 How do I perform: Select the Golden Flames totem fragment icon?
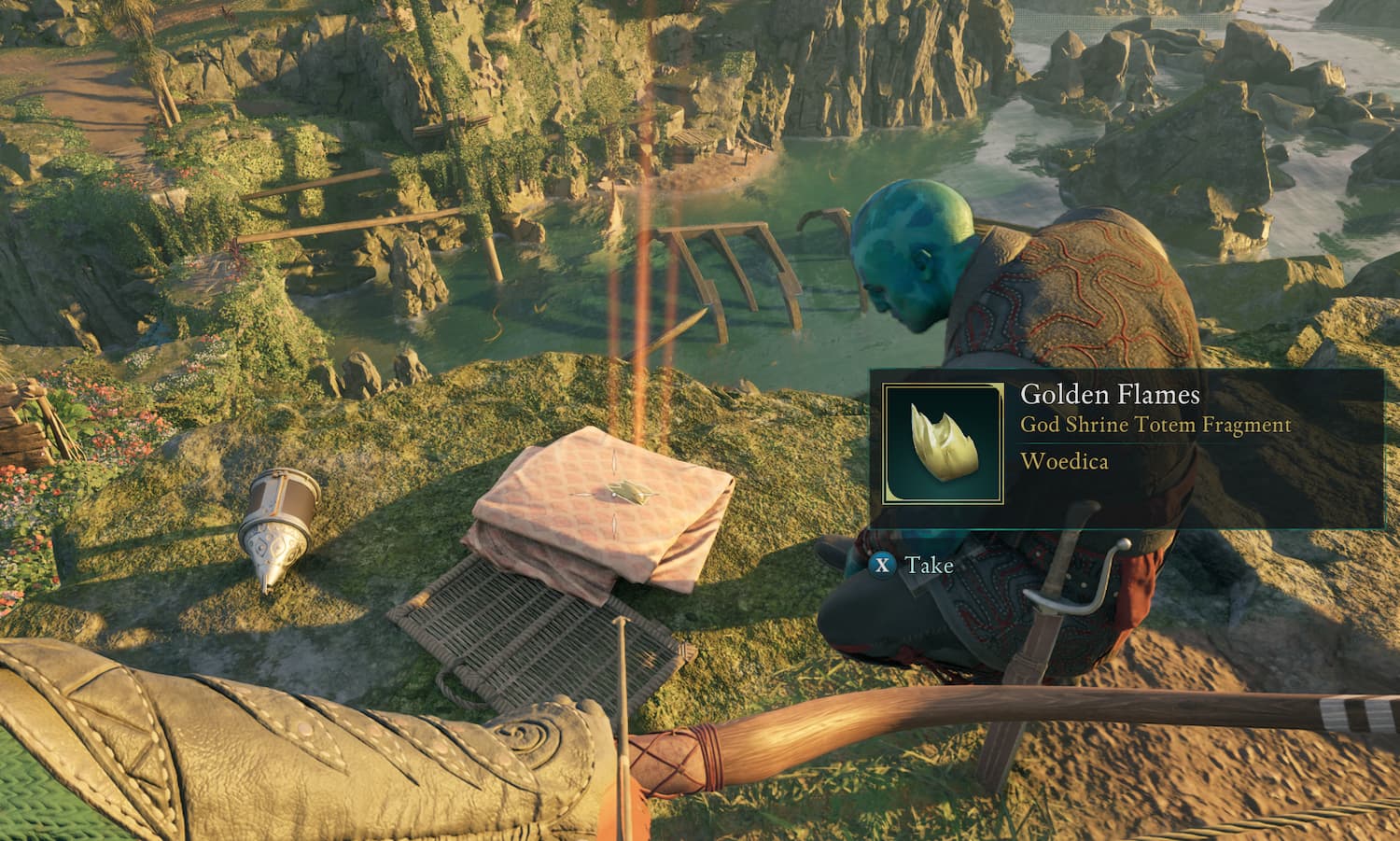coord(944,443)
